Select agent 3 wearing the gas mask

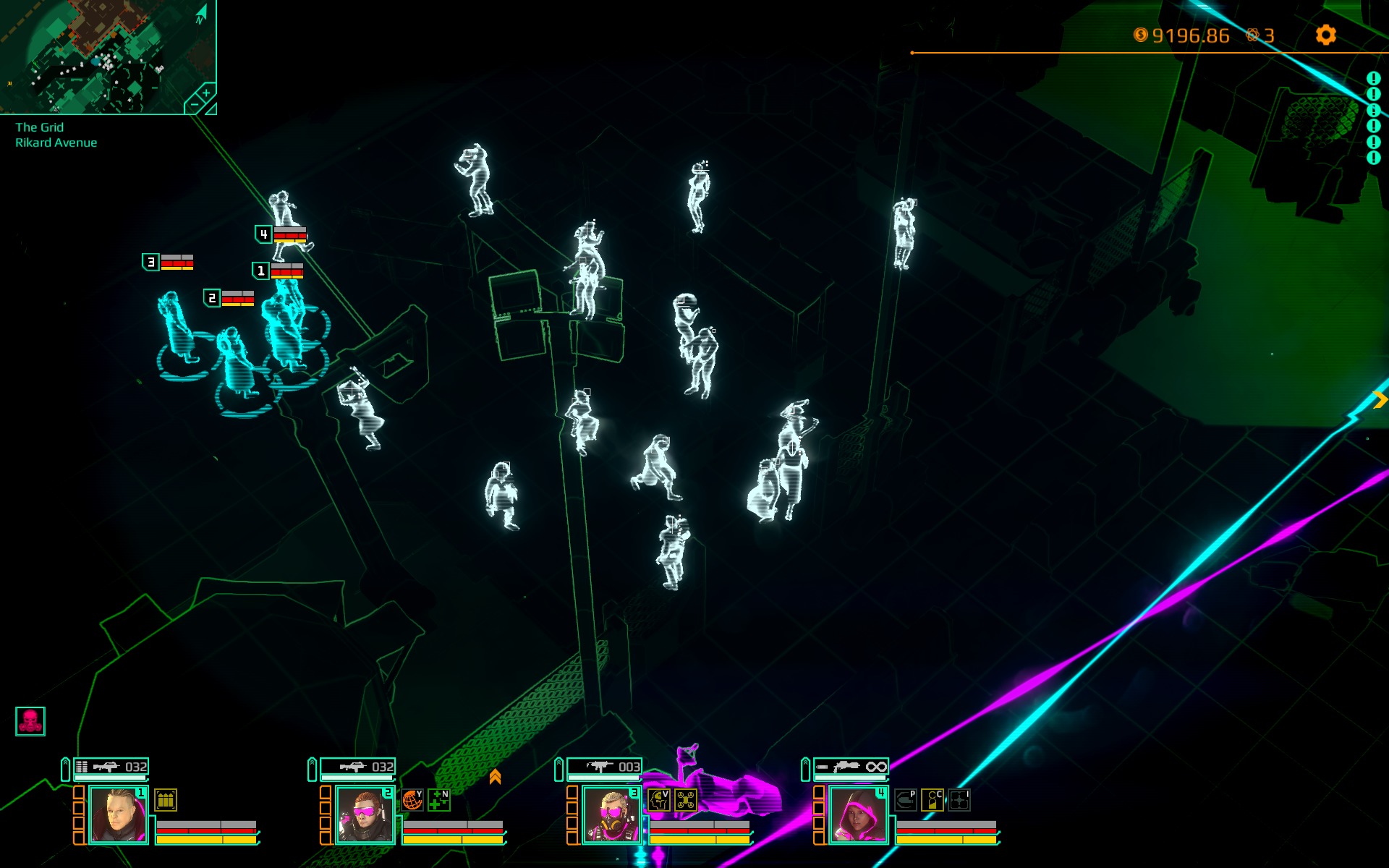[x=611, y=815]
